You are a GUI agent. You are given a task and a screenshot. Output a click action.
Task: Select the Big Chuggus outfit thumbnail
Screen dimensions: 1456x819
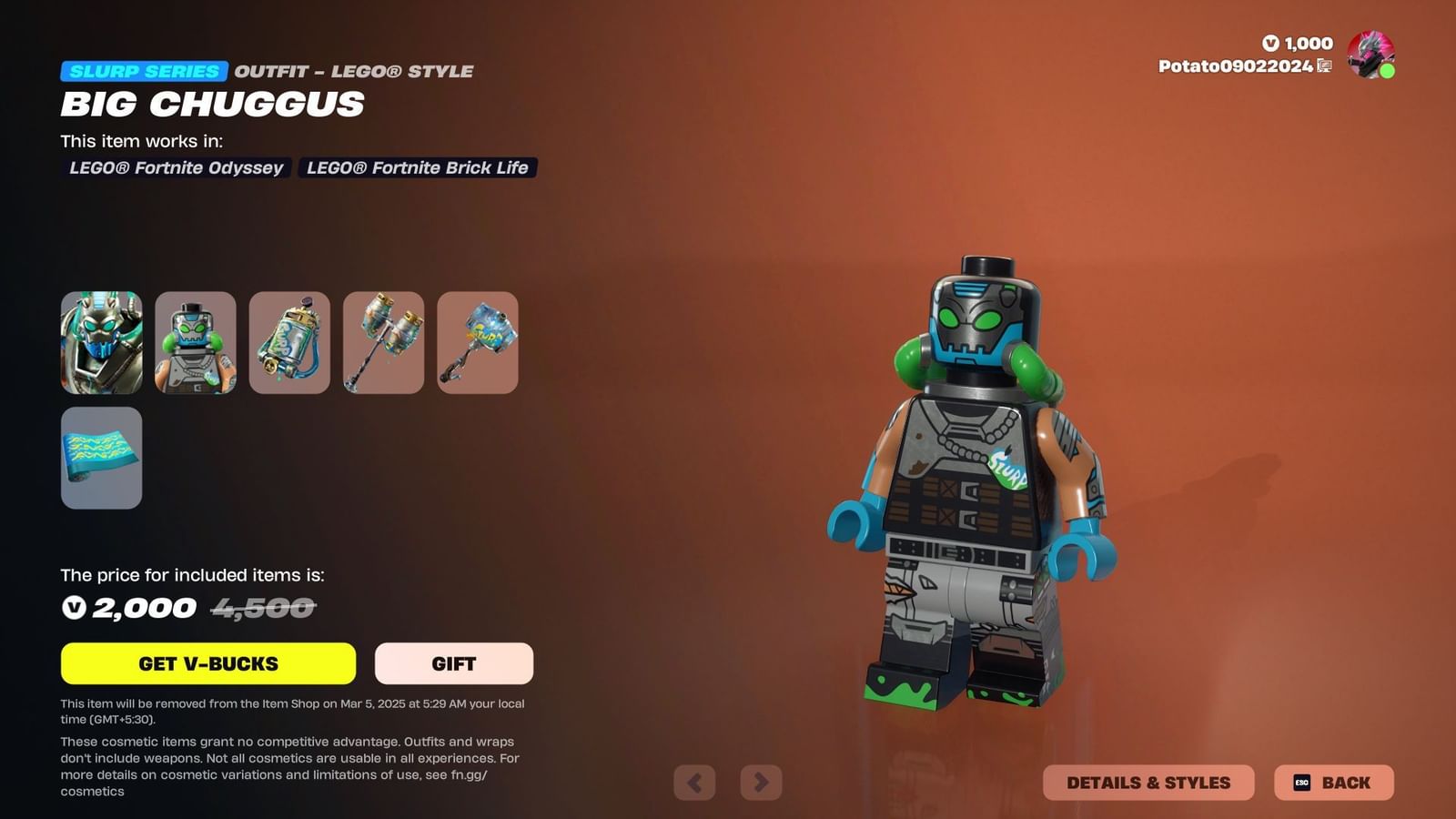pos(101,343)
